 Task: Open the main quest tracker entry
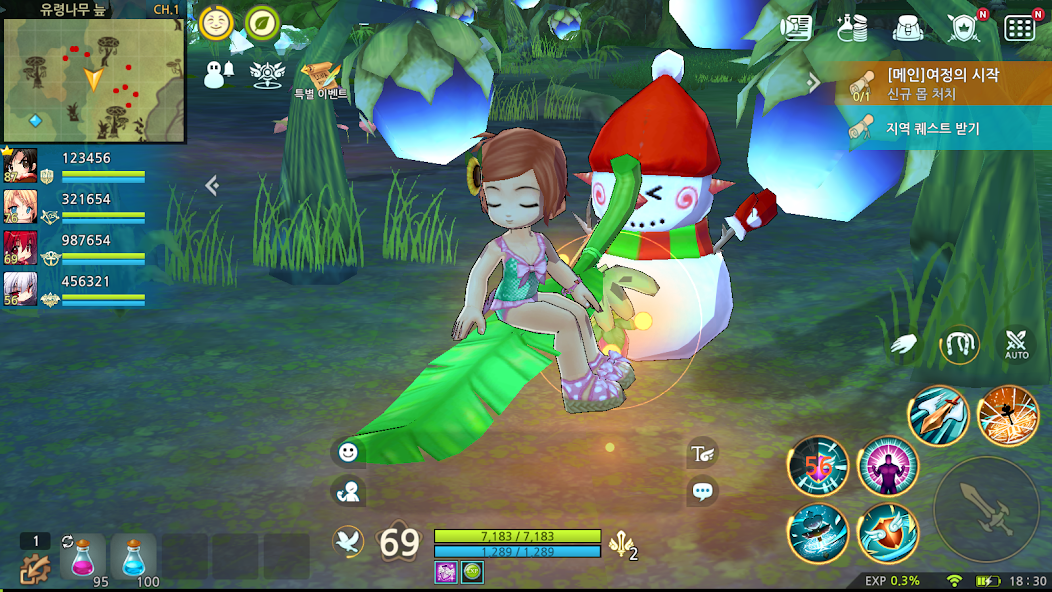(x=942, y=83)
